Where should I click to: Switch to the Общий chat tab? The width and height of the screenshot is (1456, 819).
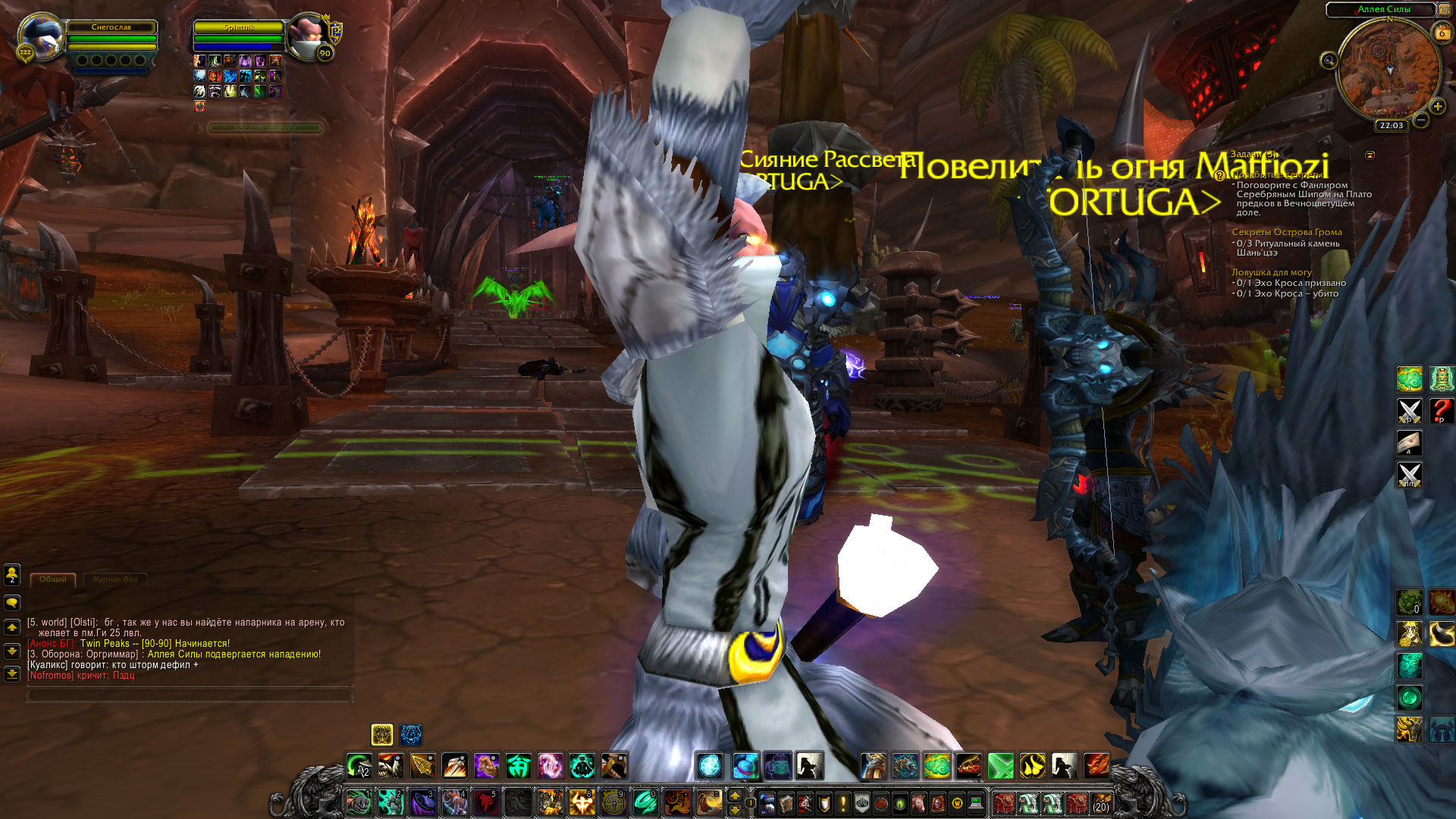point(53,579)
